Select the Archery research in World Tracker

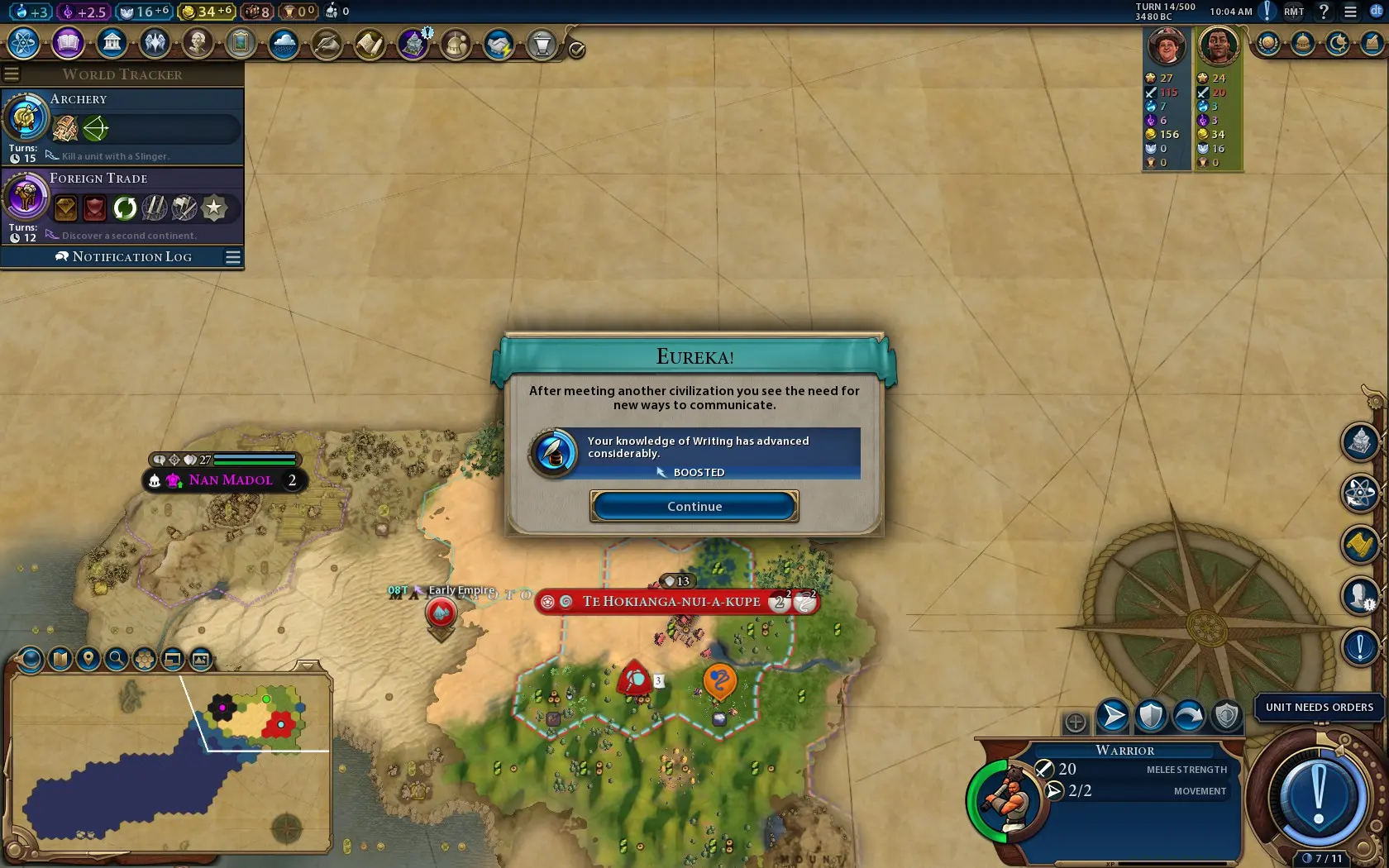pos(122,126)
